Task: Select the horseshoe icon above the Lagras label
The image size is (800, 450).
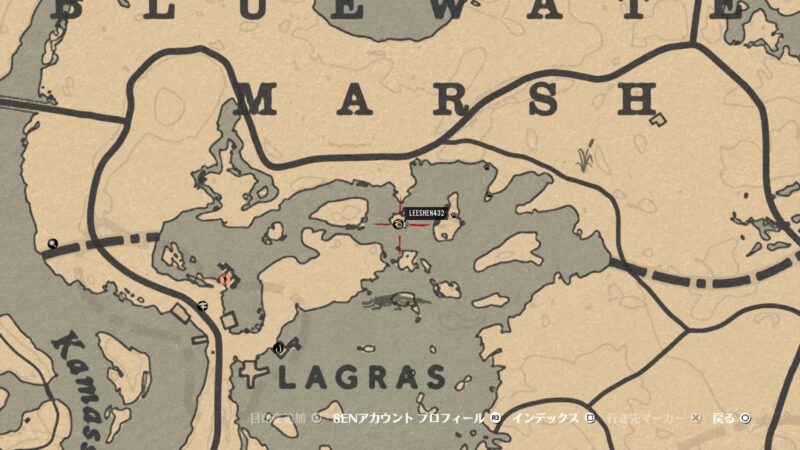Action: point(278,348)
